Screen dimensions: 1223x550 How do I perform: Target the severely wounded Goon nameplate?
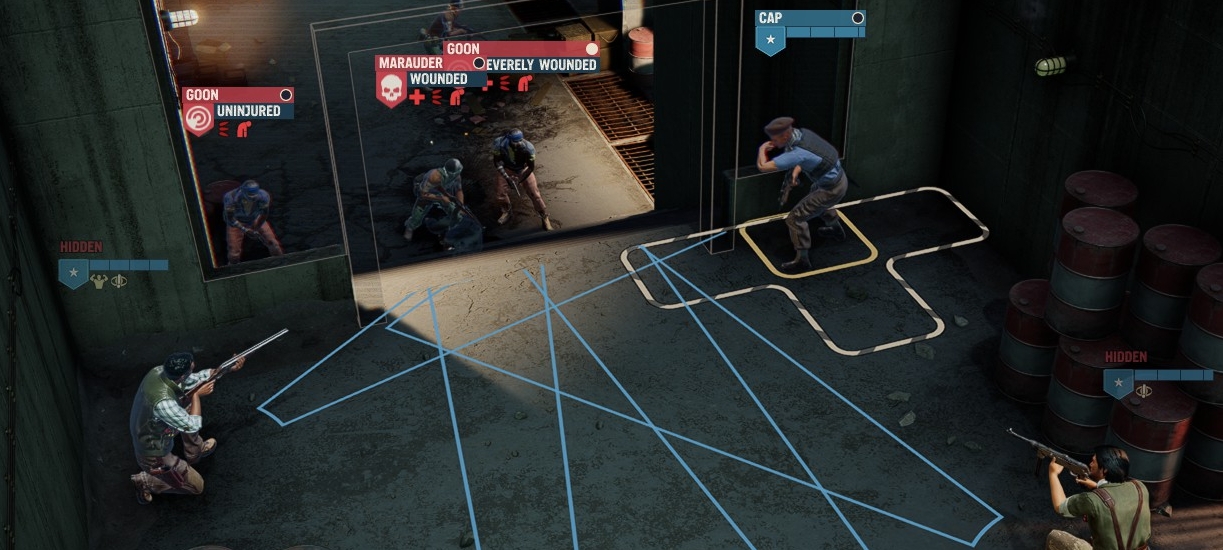tap(522, 56)
